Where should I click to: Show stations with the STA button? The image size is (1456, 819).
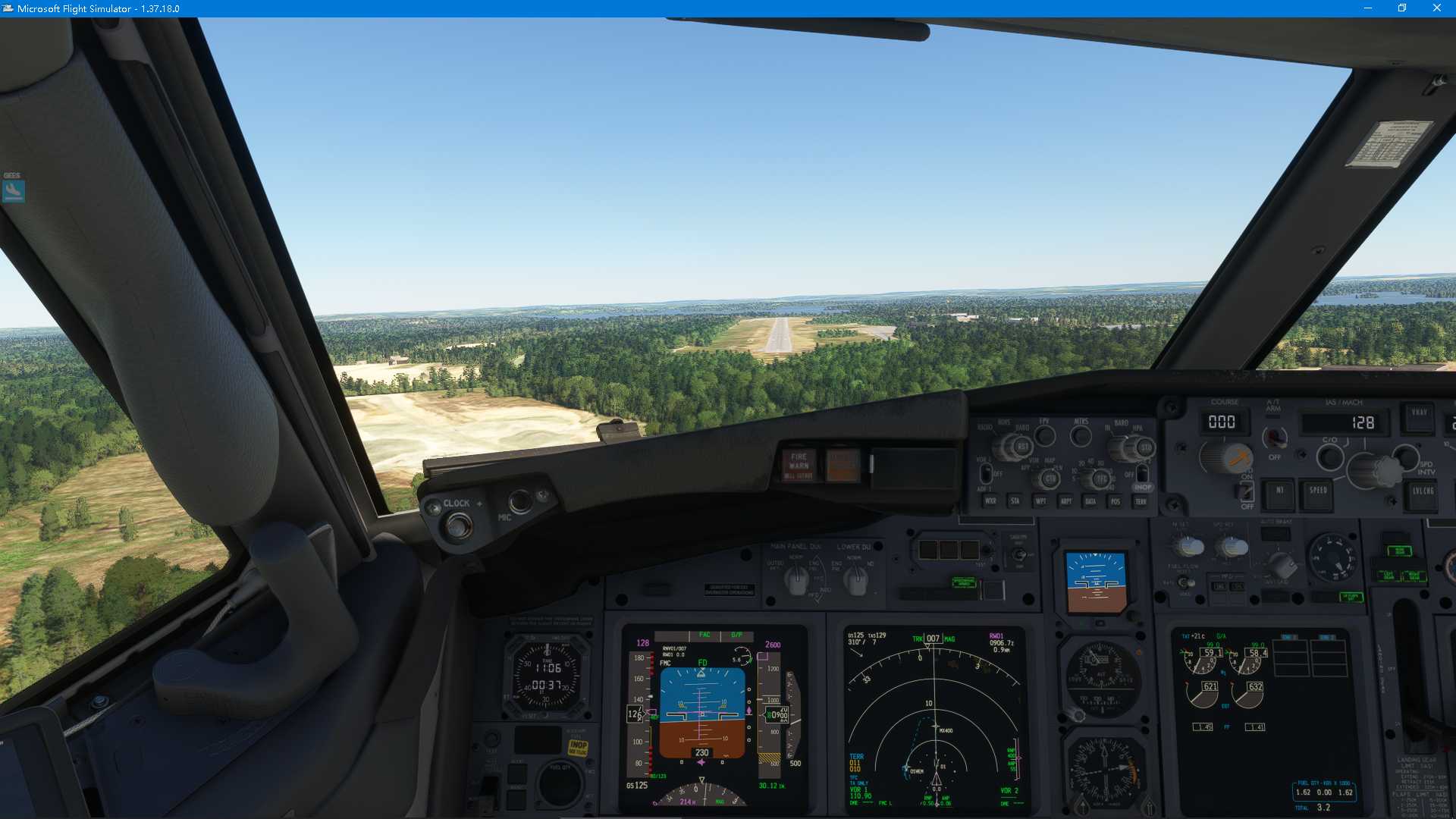pyautogui.click(x=1015, y=501)
